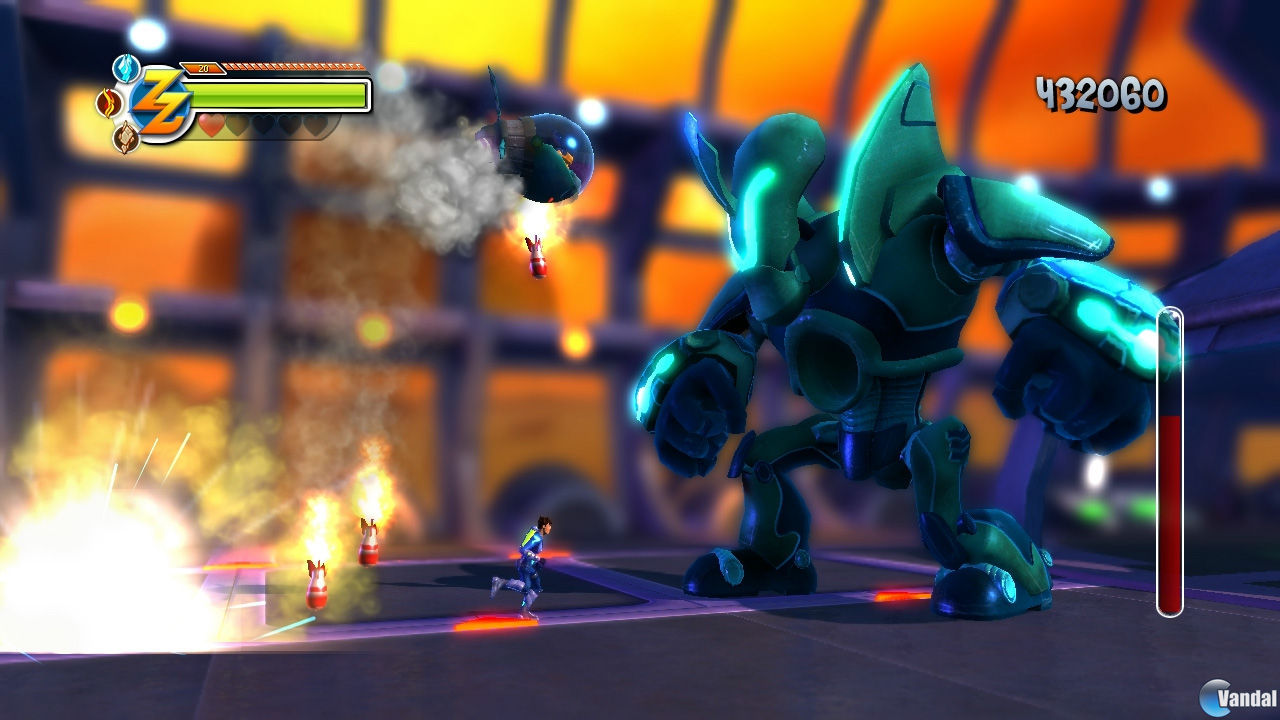Click the first red heart icon

pos(210,125)
